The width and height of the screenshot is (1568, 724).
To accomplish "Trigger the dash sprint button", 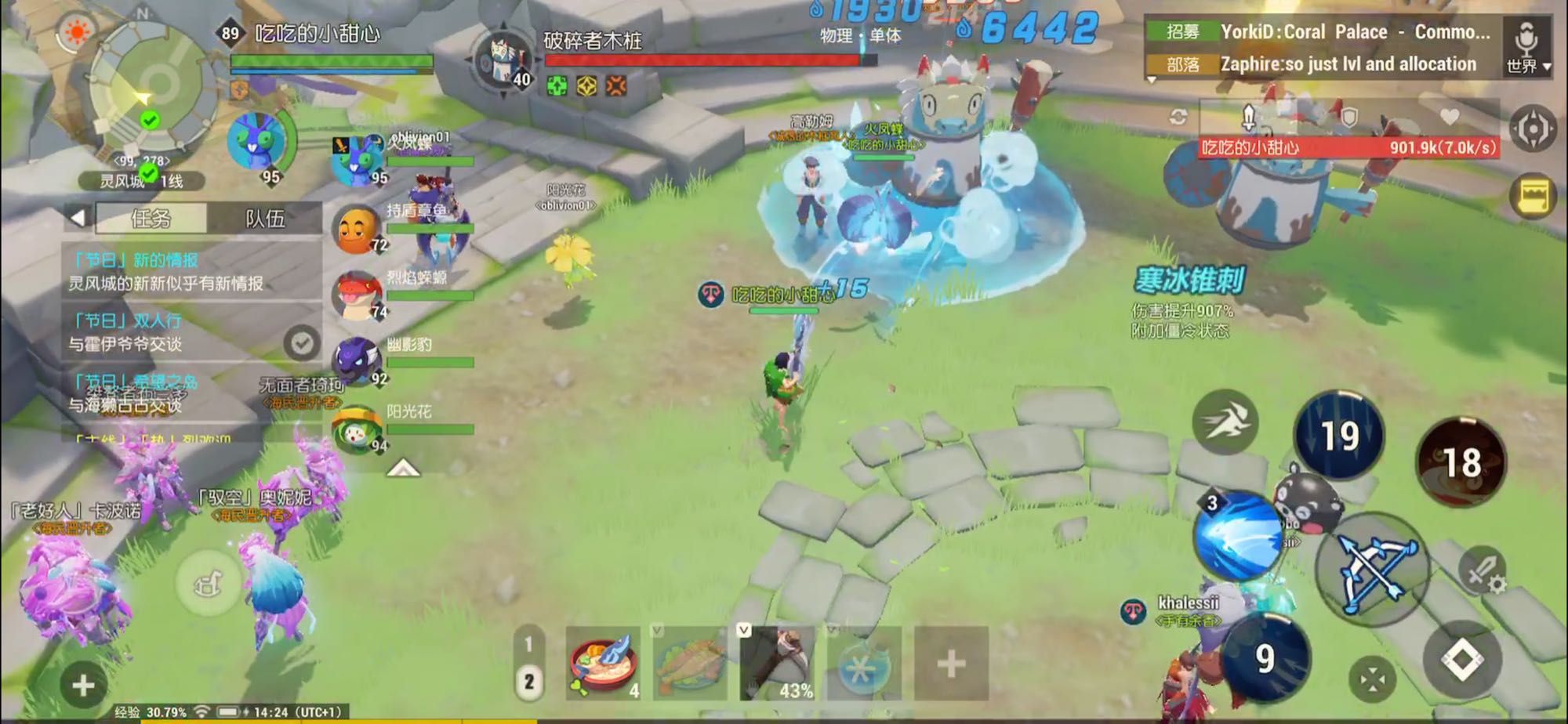I will coord(1225,422).
